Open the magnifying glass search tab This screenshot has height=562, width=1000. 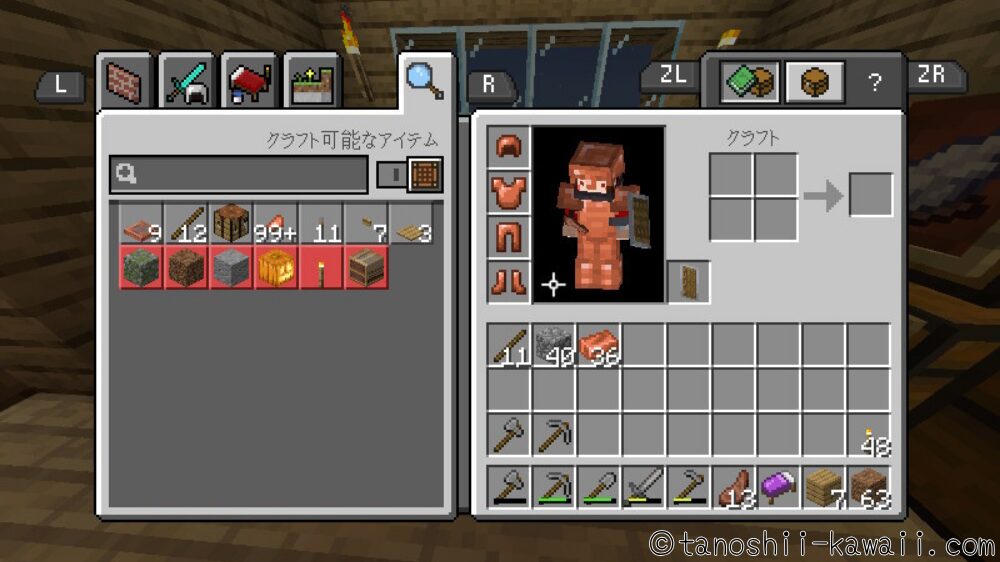[425, 80]
